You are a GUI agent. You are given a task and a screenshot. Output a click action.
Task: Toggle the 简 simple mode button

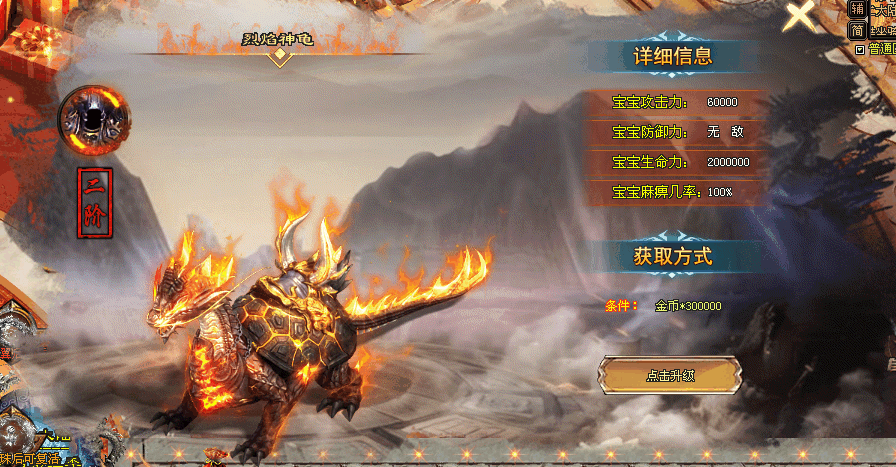click(857, 29)
